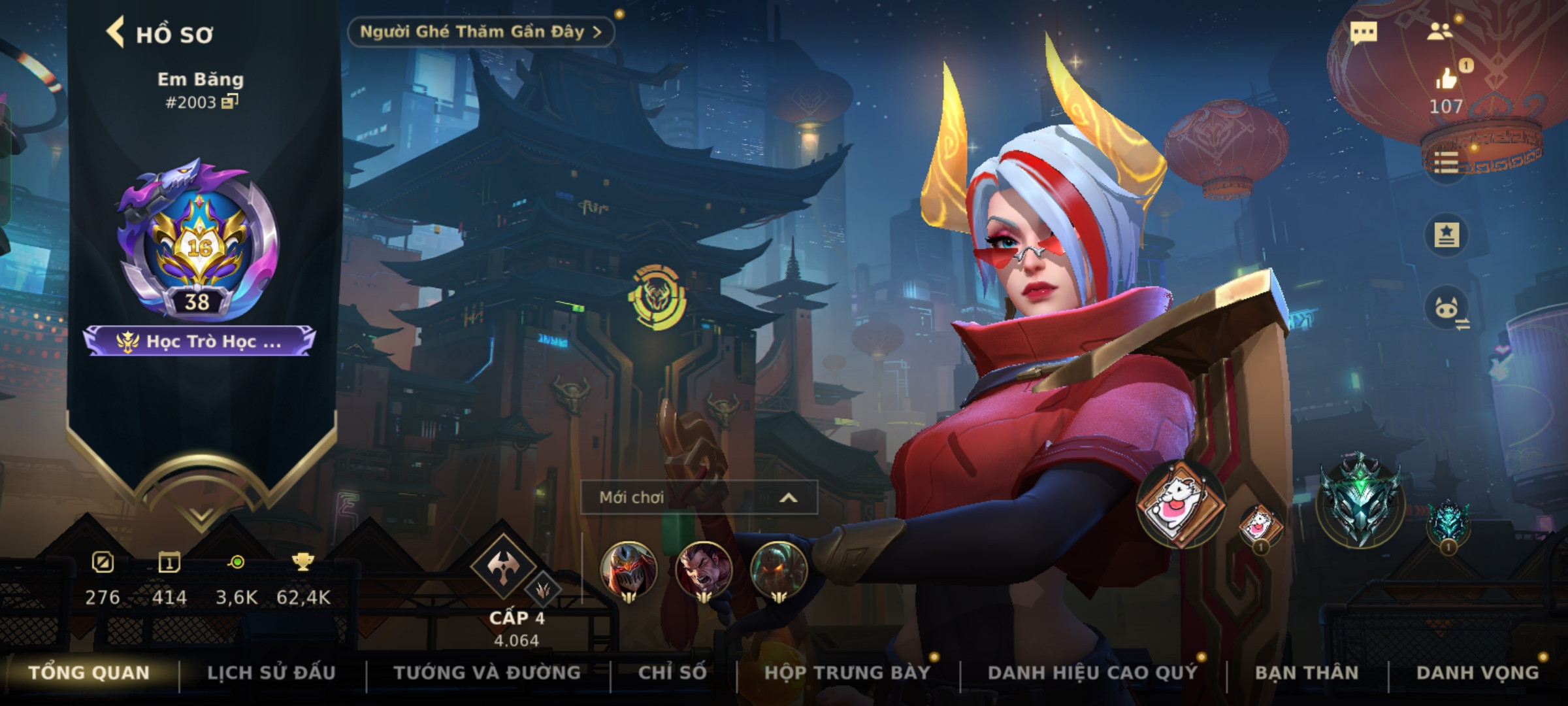Open the star card profile icon
Image resolution: width=1568 pixels, height=706 pixels.
[x=1446, y=234]
